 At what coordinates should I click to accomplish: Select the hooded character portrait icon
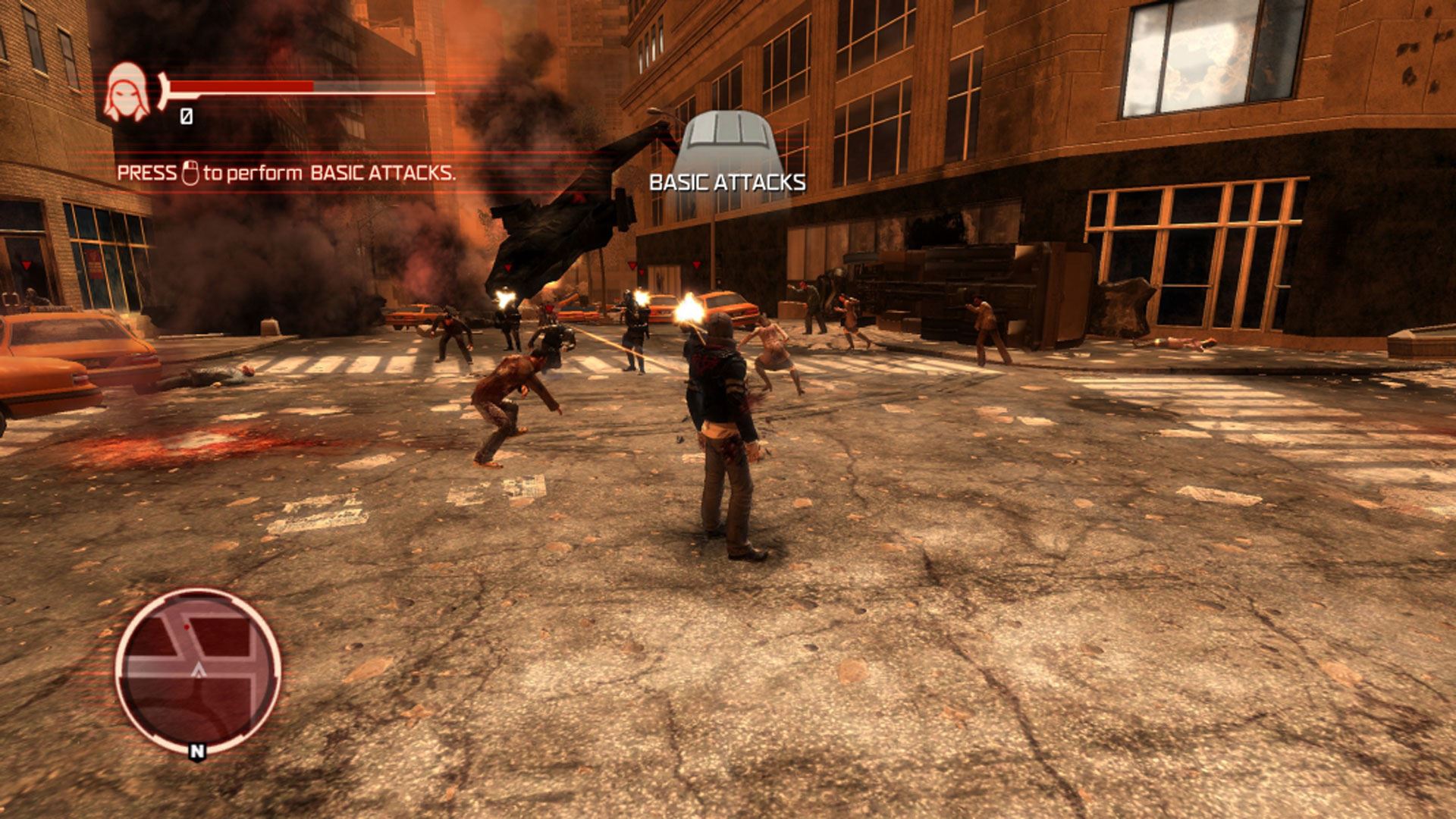(x=127, y=93)
